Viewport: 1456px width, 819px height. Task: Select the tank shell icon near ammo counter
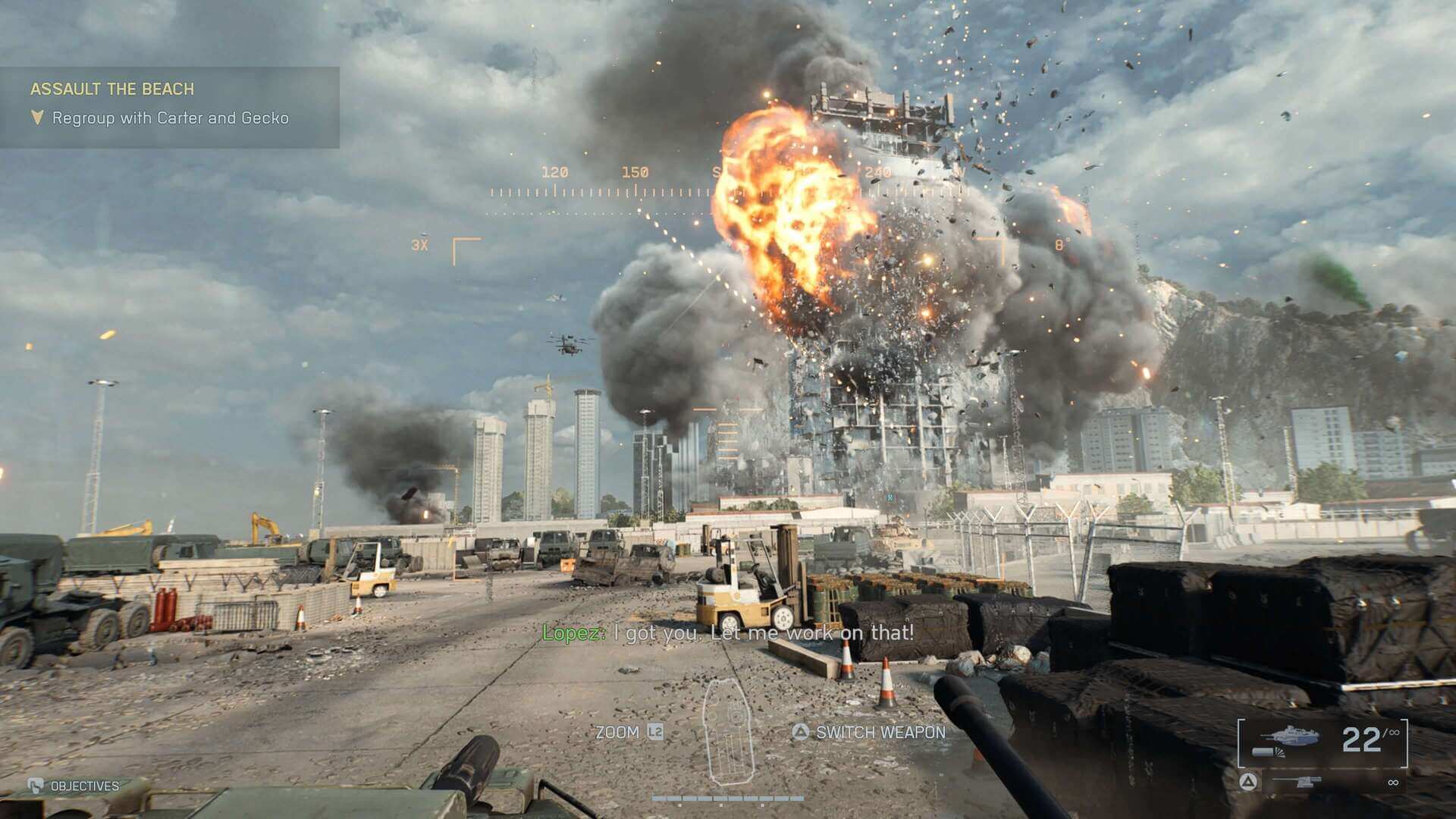pyautogui.click(x=1267, y=753)
